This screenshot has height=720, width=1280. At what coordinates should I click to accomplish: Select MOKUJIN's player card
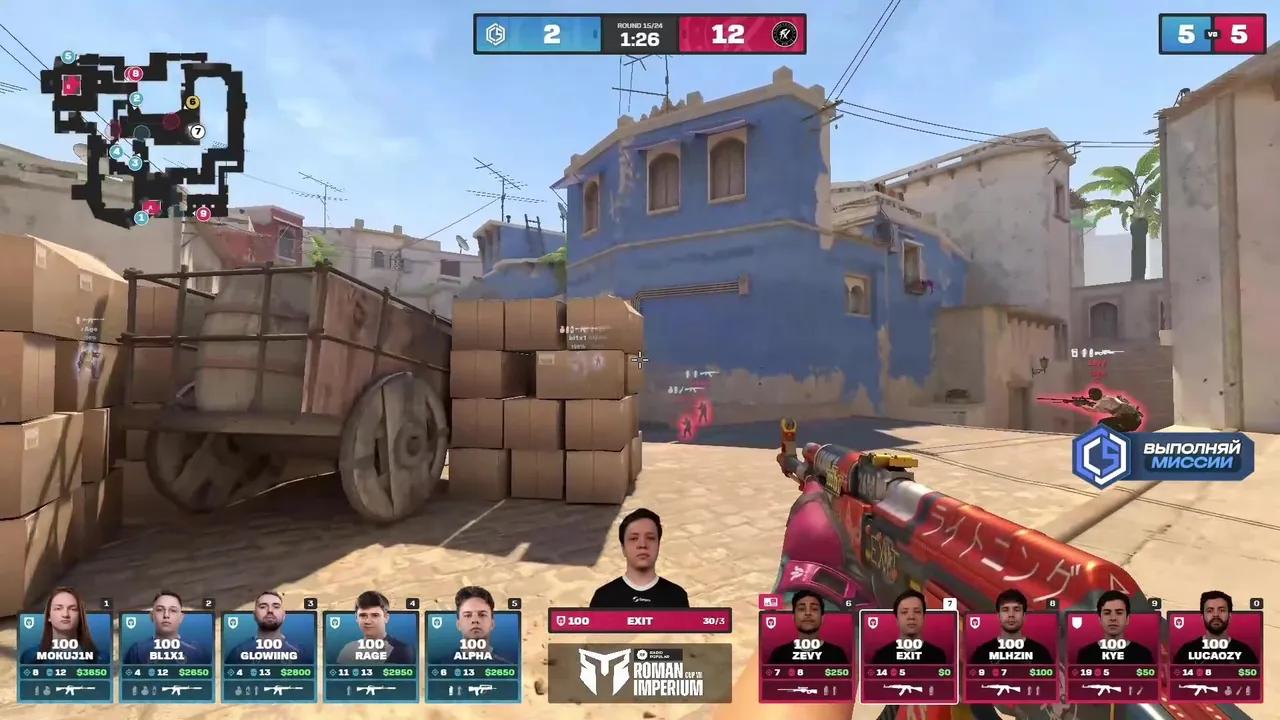[65, 650]
